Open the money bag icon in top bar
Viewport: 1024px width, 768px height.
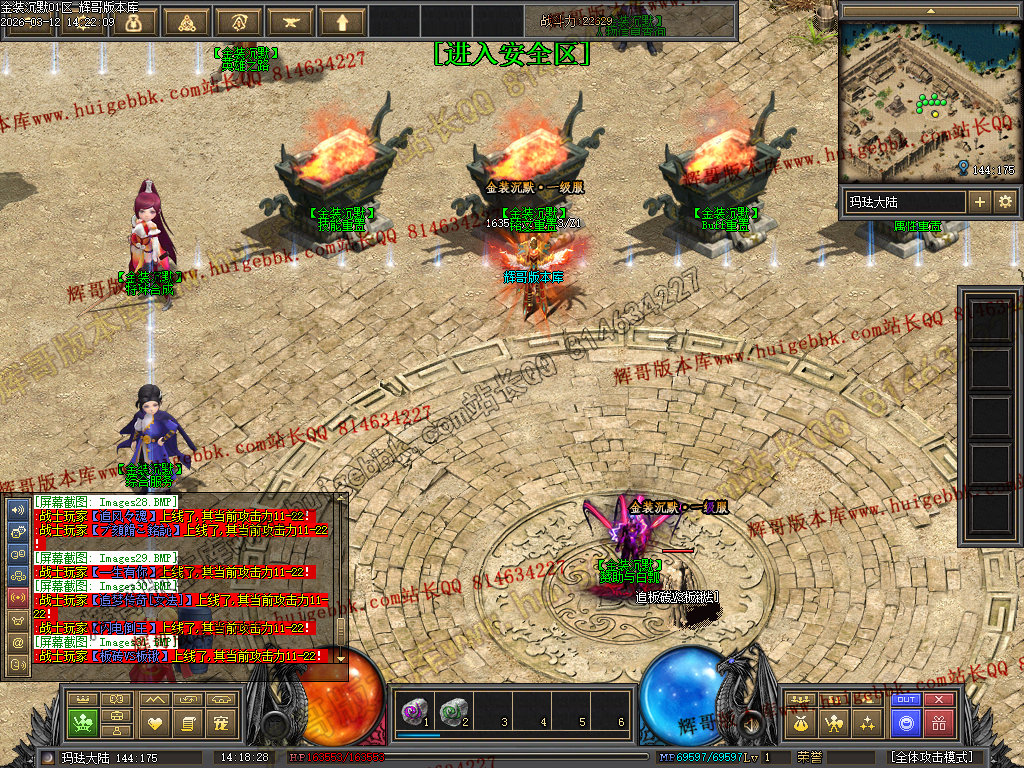point(133,22)
